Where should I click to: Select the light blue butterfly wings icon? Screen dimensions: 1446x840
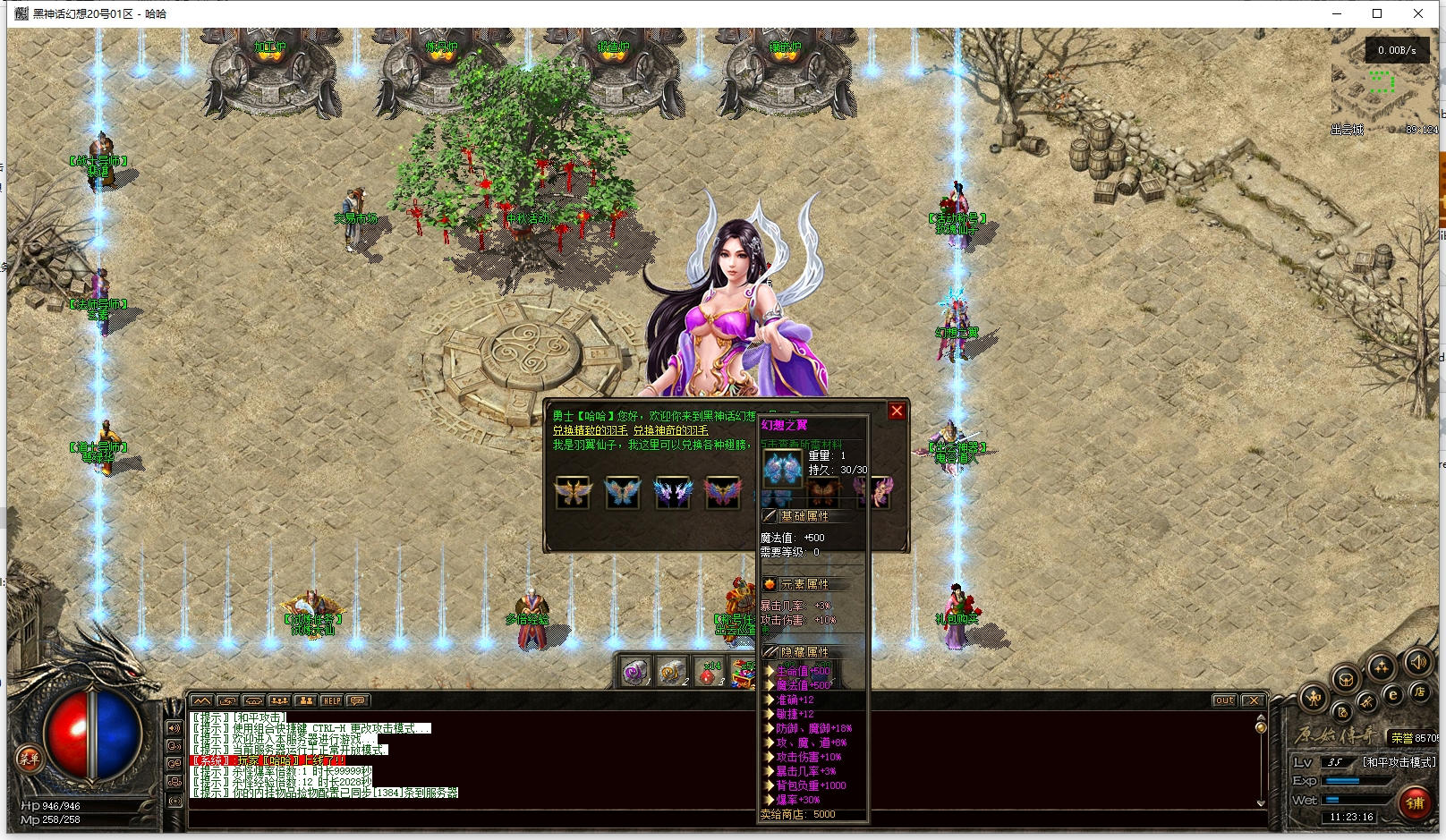click(622, 492)
